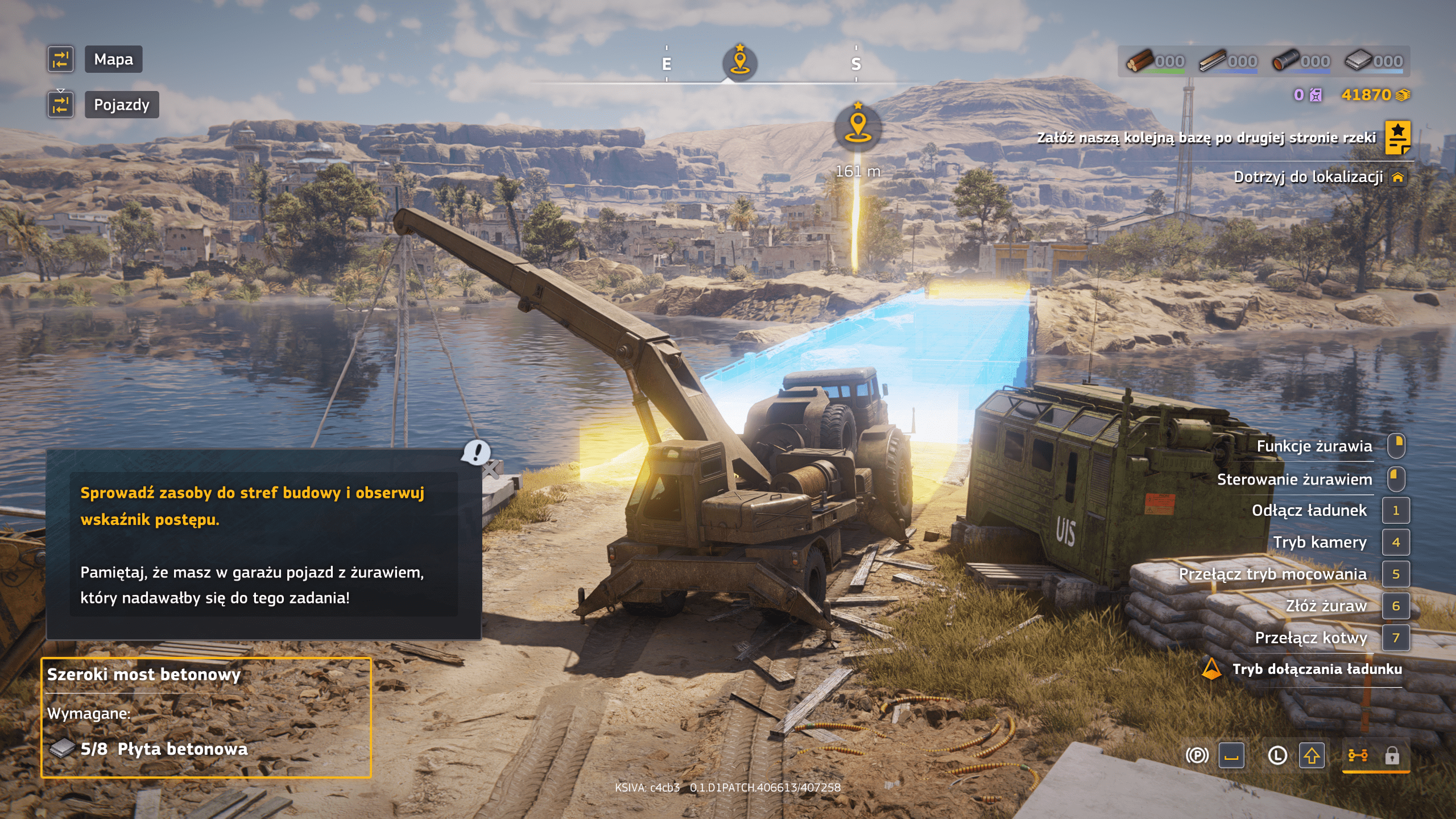Click the circled L low gear icon
The height and width of the screenshot is (819, 1456).
coord(1277,755)
